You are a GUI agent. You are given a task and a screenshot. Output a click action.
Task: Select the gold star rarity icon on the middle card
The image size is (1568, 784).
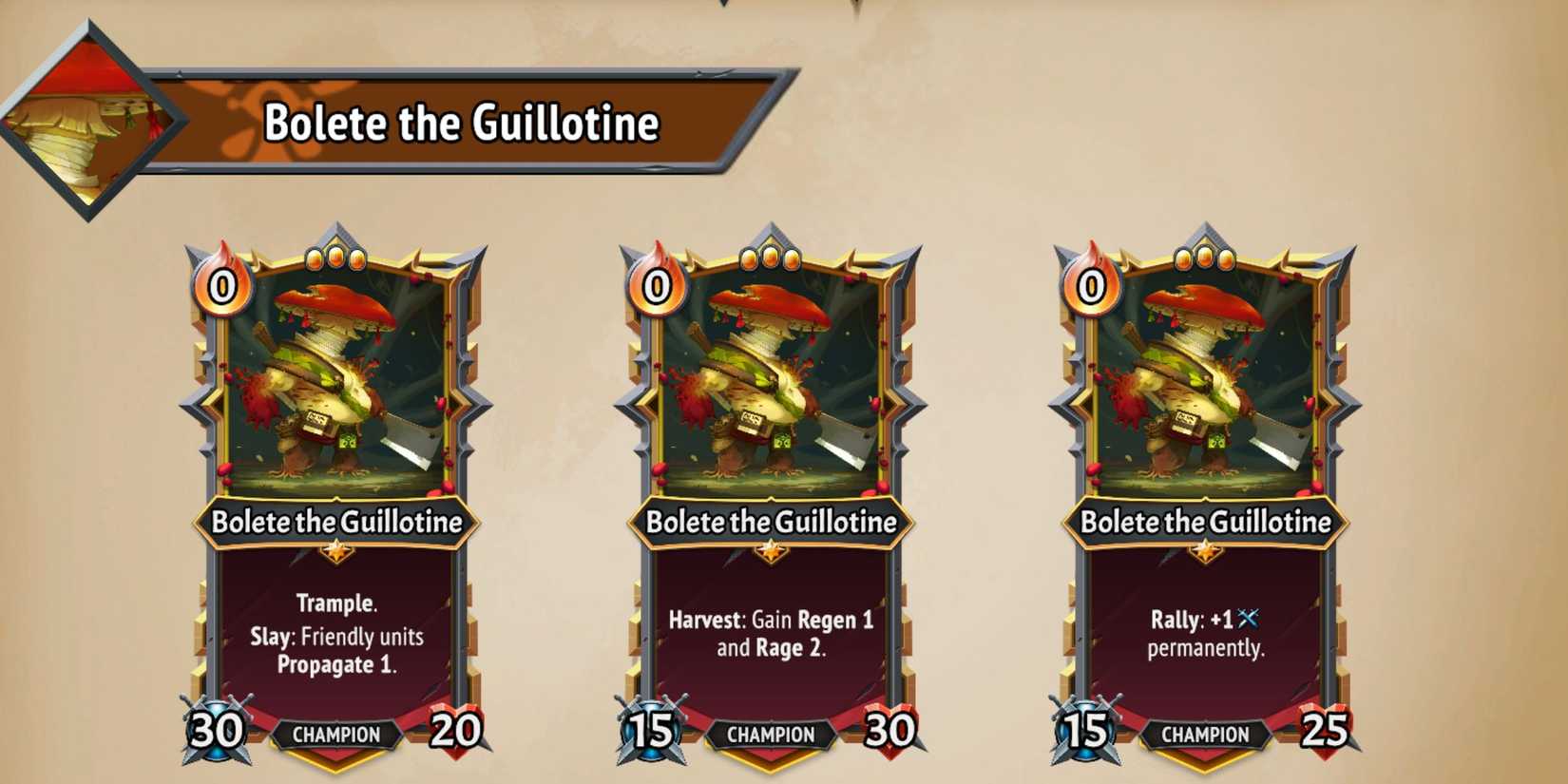[x=772, y=549]
